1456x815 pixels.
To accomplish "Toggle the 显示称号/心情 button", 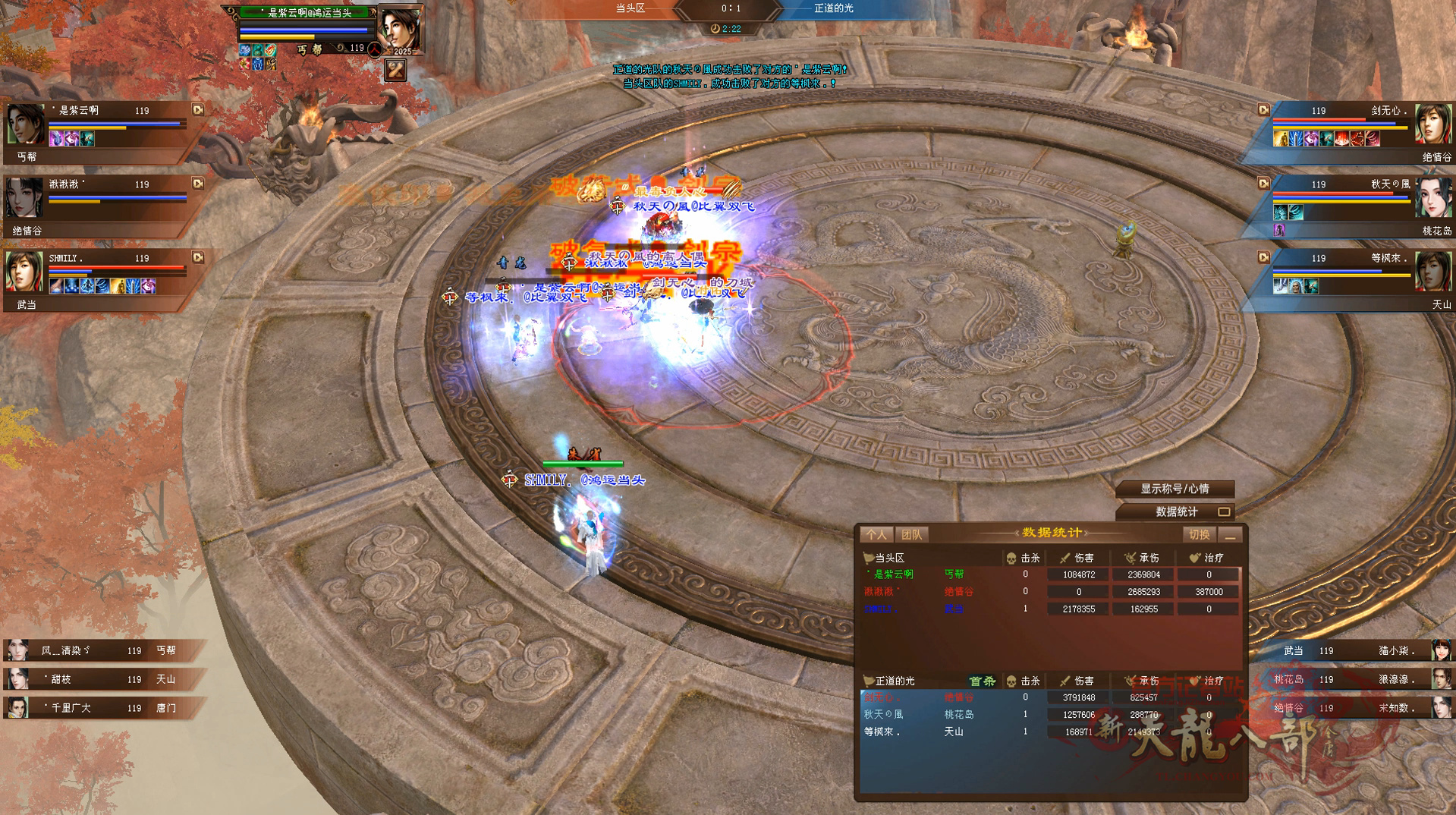I will 1175,489.
